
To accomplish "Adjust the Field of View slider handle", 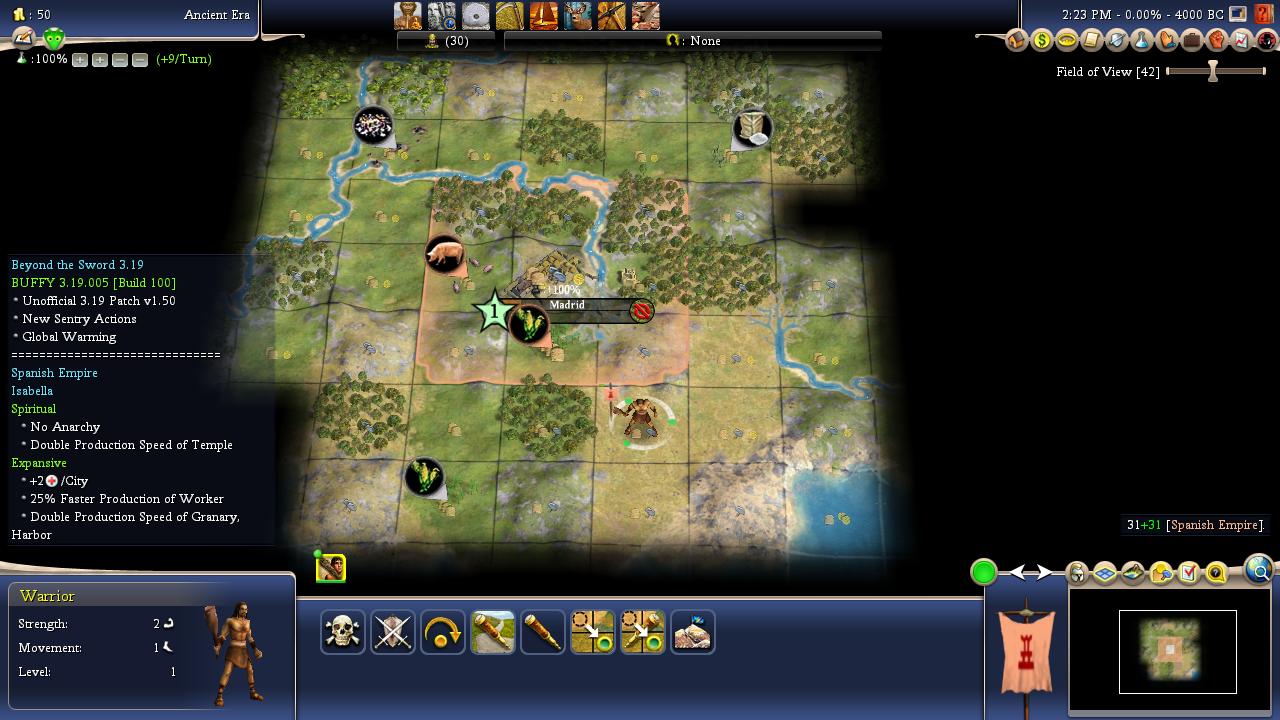I will [x=1213, y=71].
